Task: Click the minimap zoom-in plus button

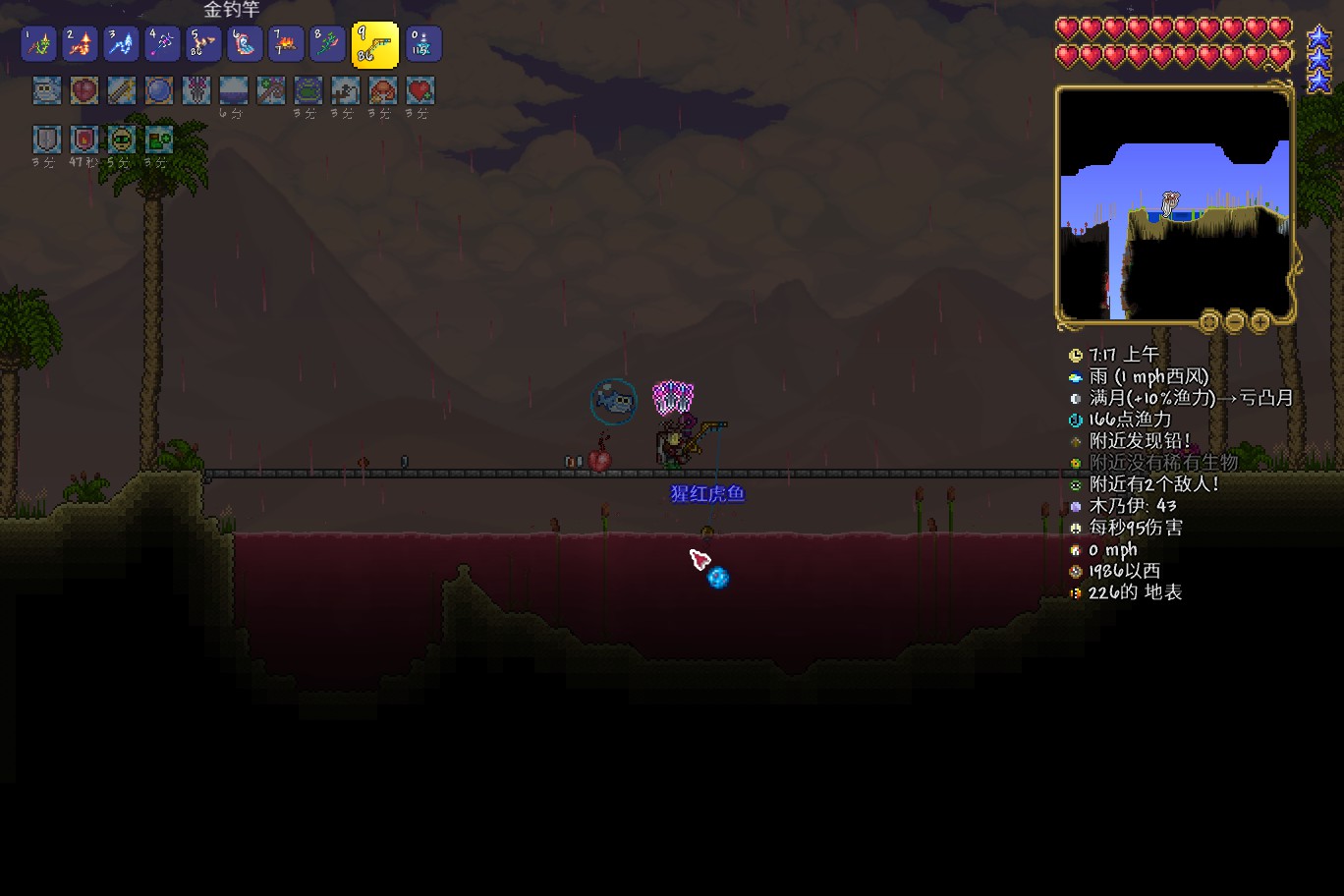Action: [x=1260, y=321]
